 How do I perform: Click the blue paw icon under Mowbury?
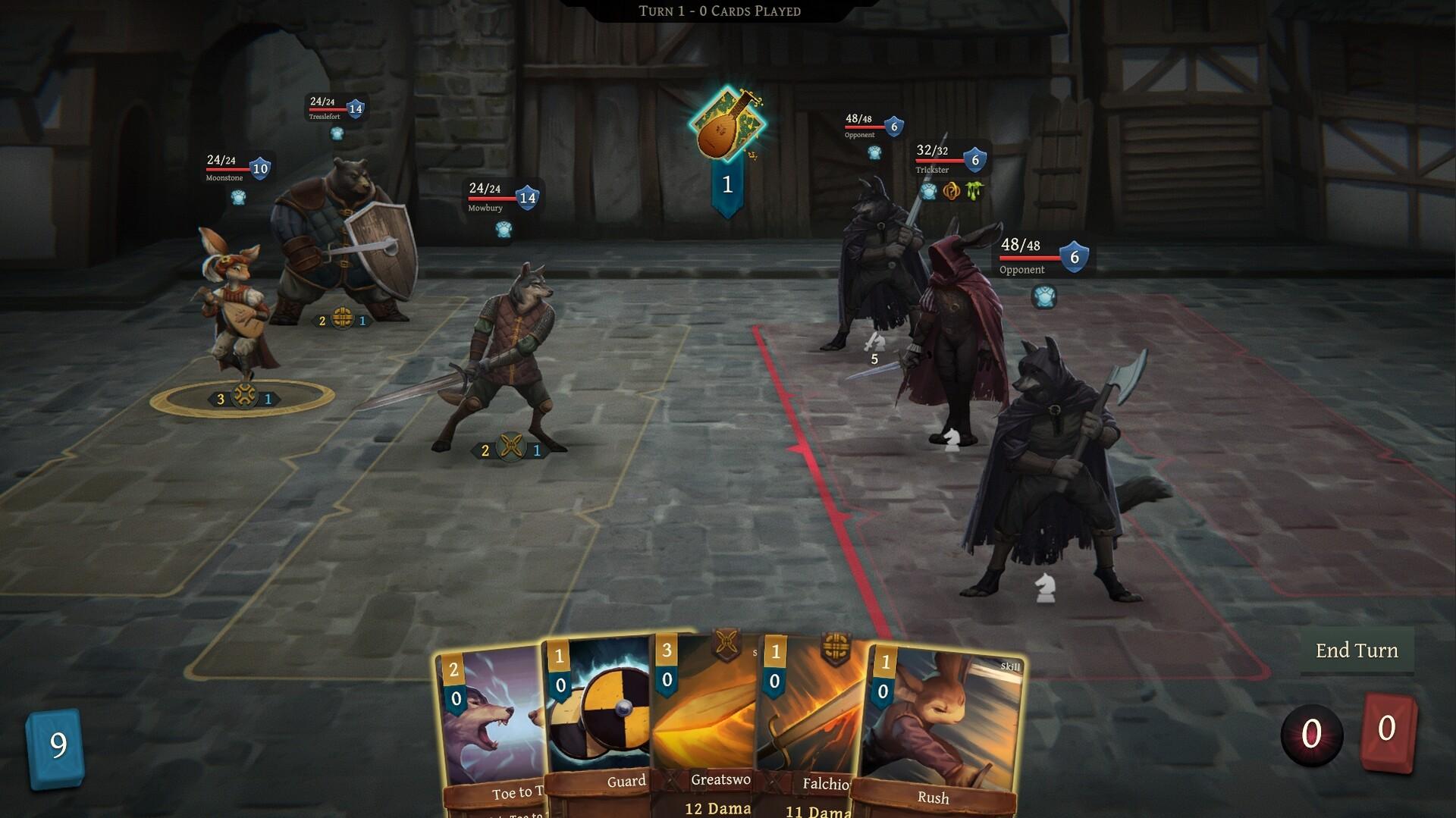[504, 230]
